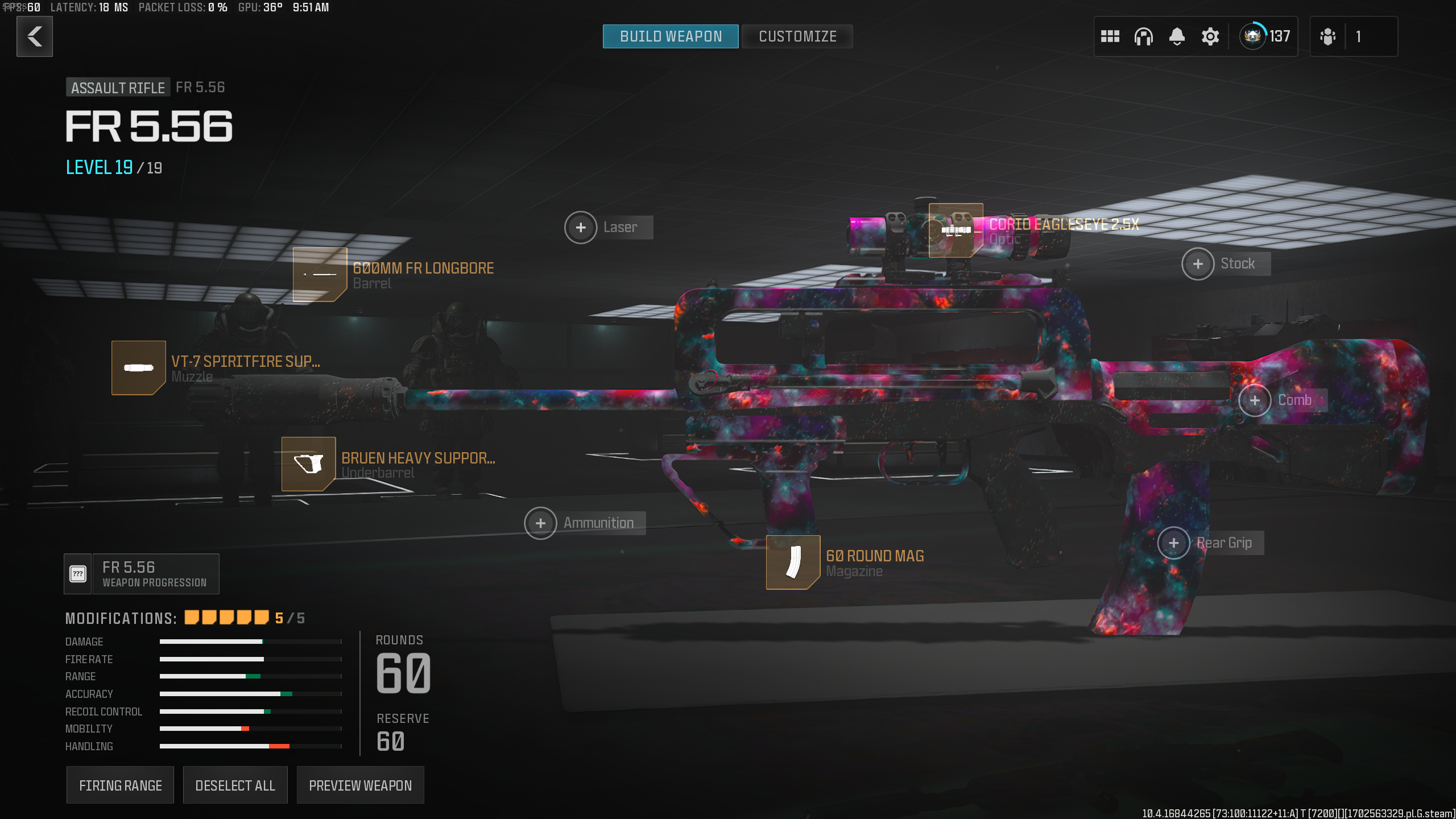
Task: Add a Rear Grip attachment
Action: coord(1173,543)
